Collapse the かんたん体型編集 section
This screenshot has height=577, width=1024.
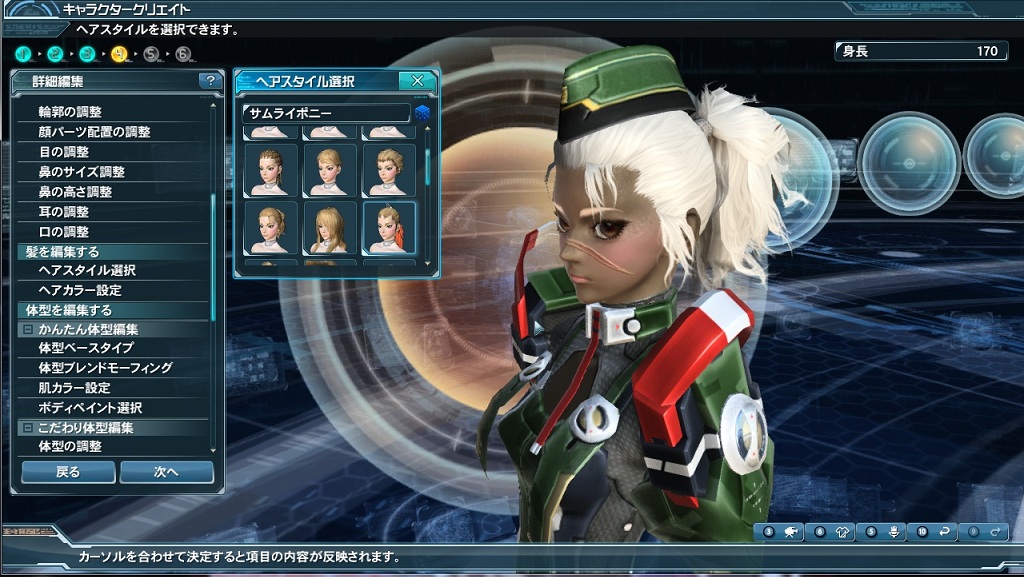[x=27, y=329]
